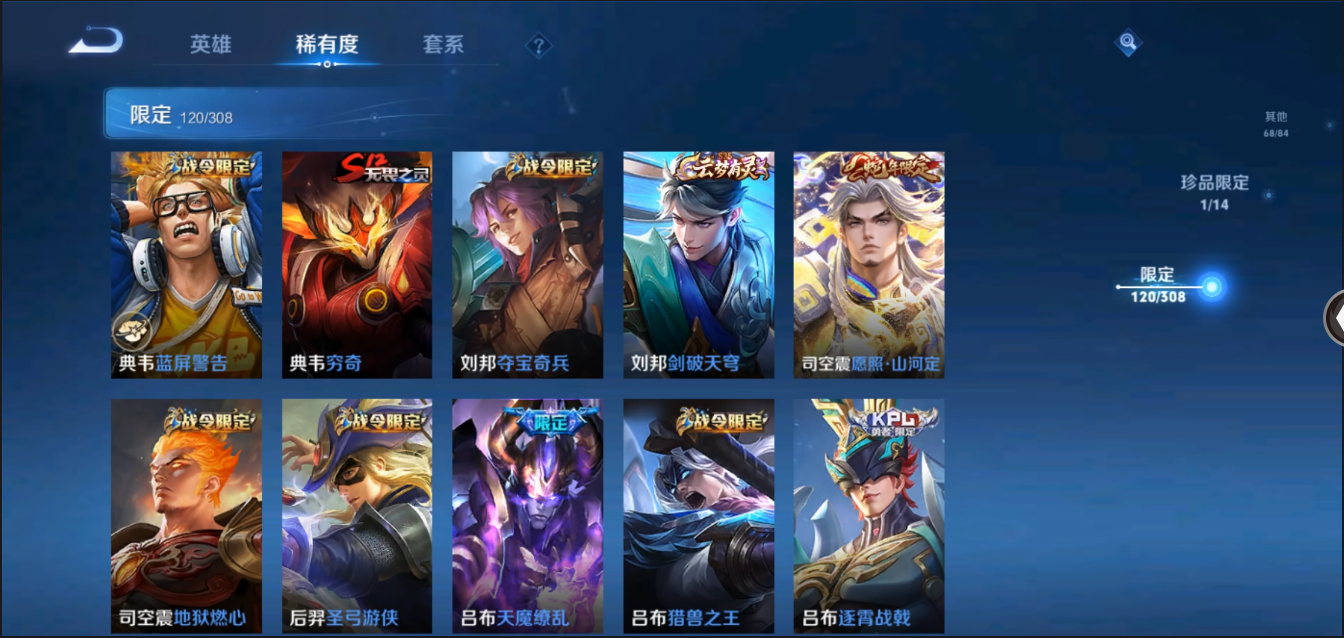Open the question mark help icon
Screen dimensions: 1344x638
(x=539, y=45)
